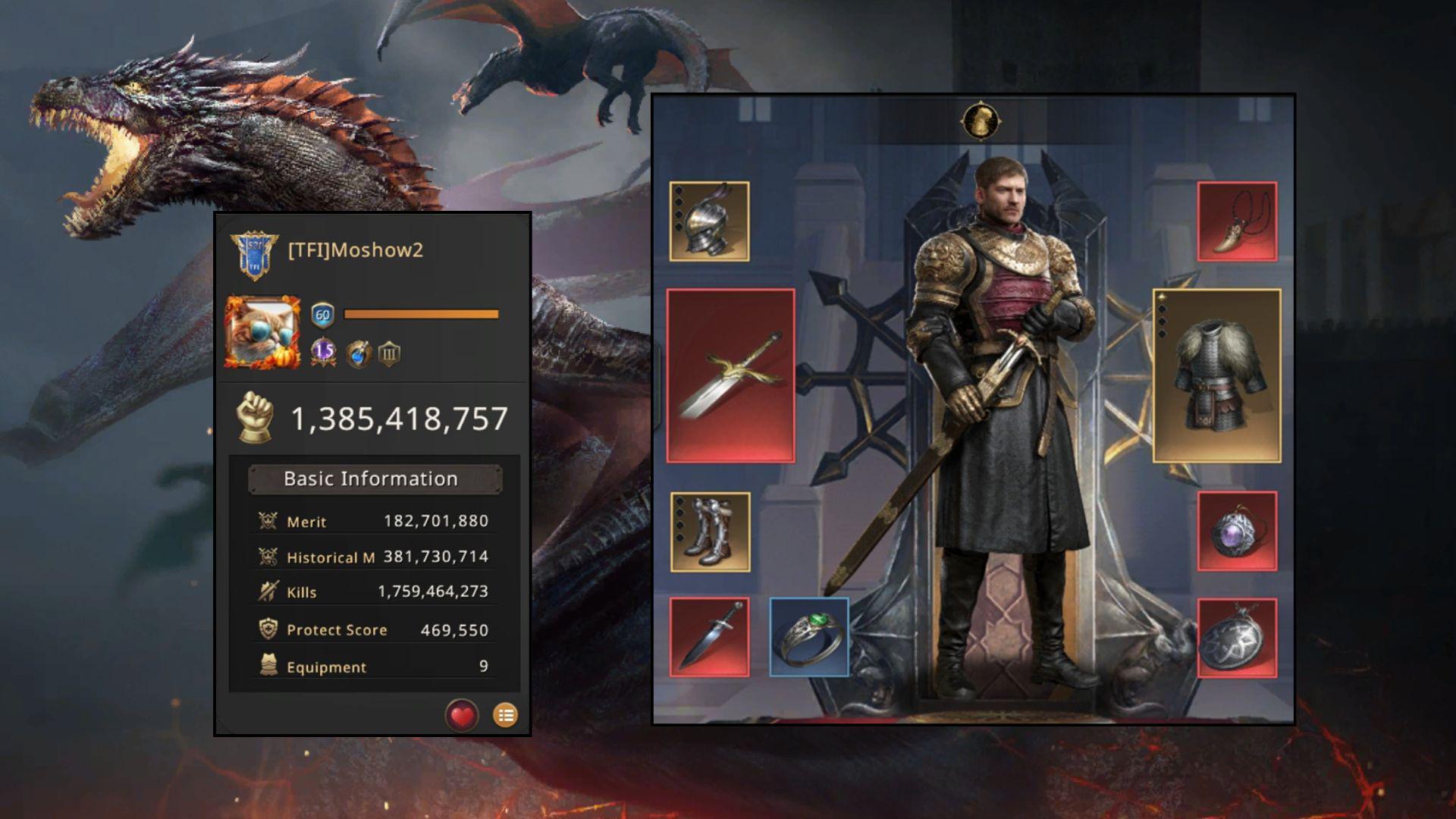Screen dimensions: 1456x819
Task: Click the red heart like button
Action: [462, 715]
